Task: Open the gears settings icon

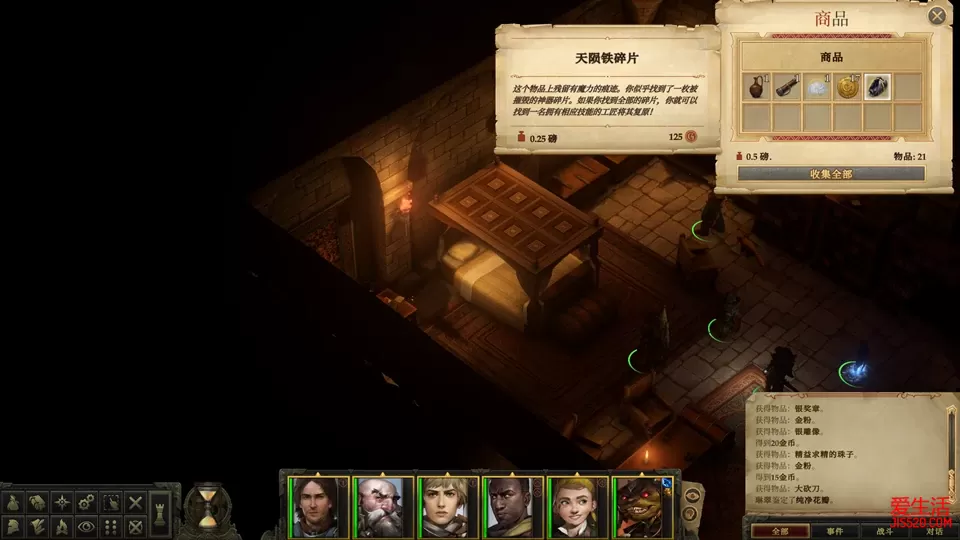Action: (87, 501)
